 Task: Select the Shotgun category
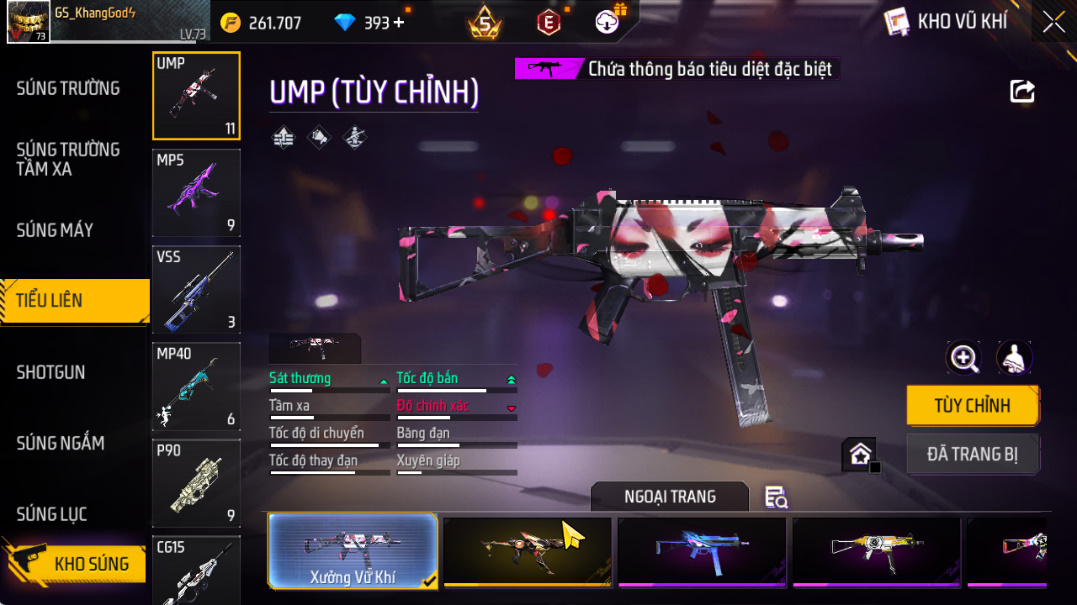point(51,372)
